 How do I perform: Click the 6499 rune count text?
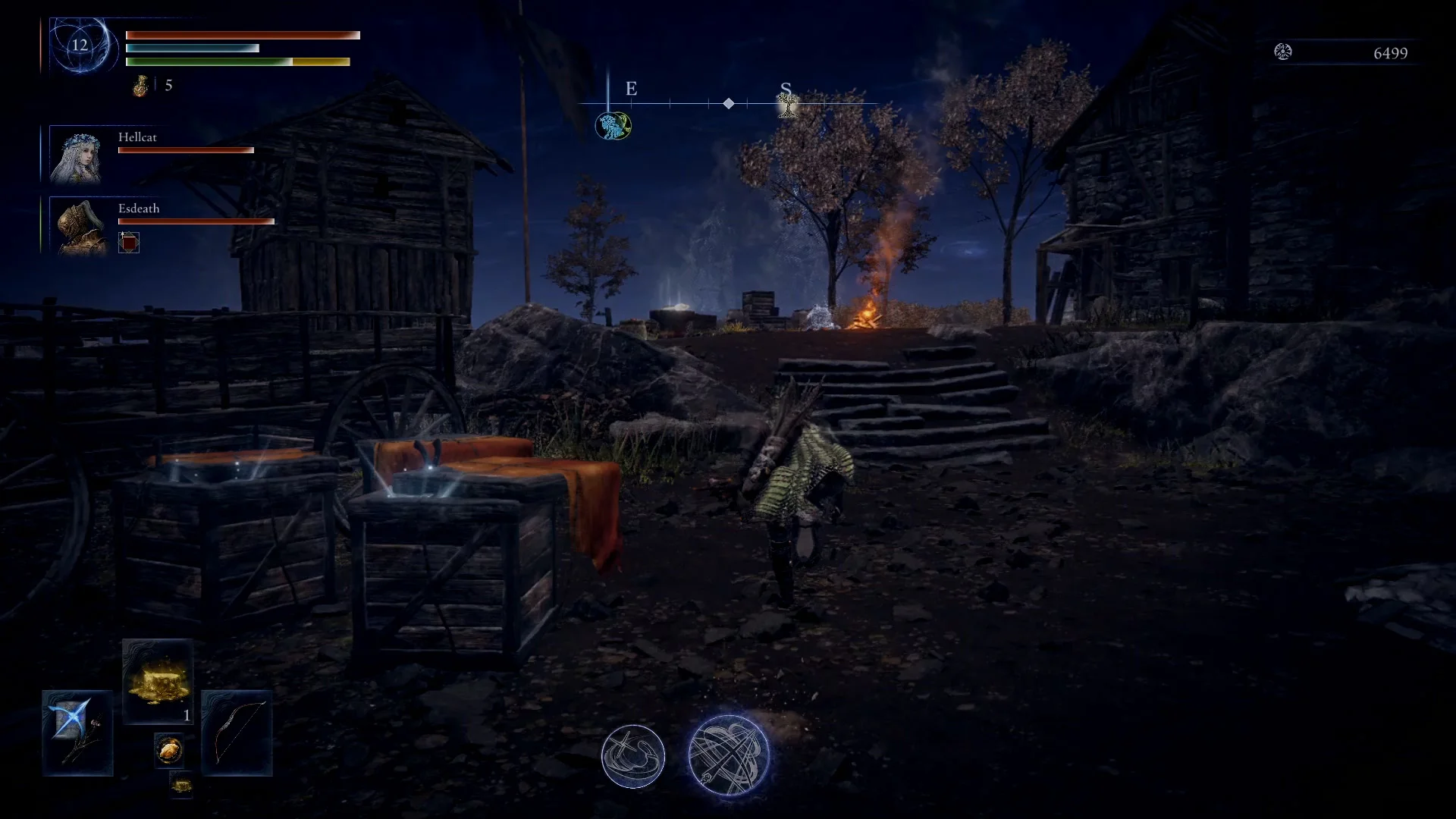click(1392, 53)
